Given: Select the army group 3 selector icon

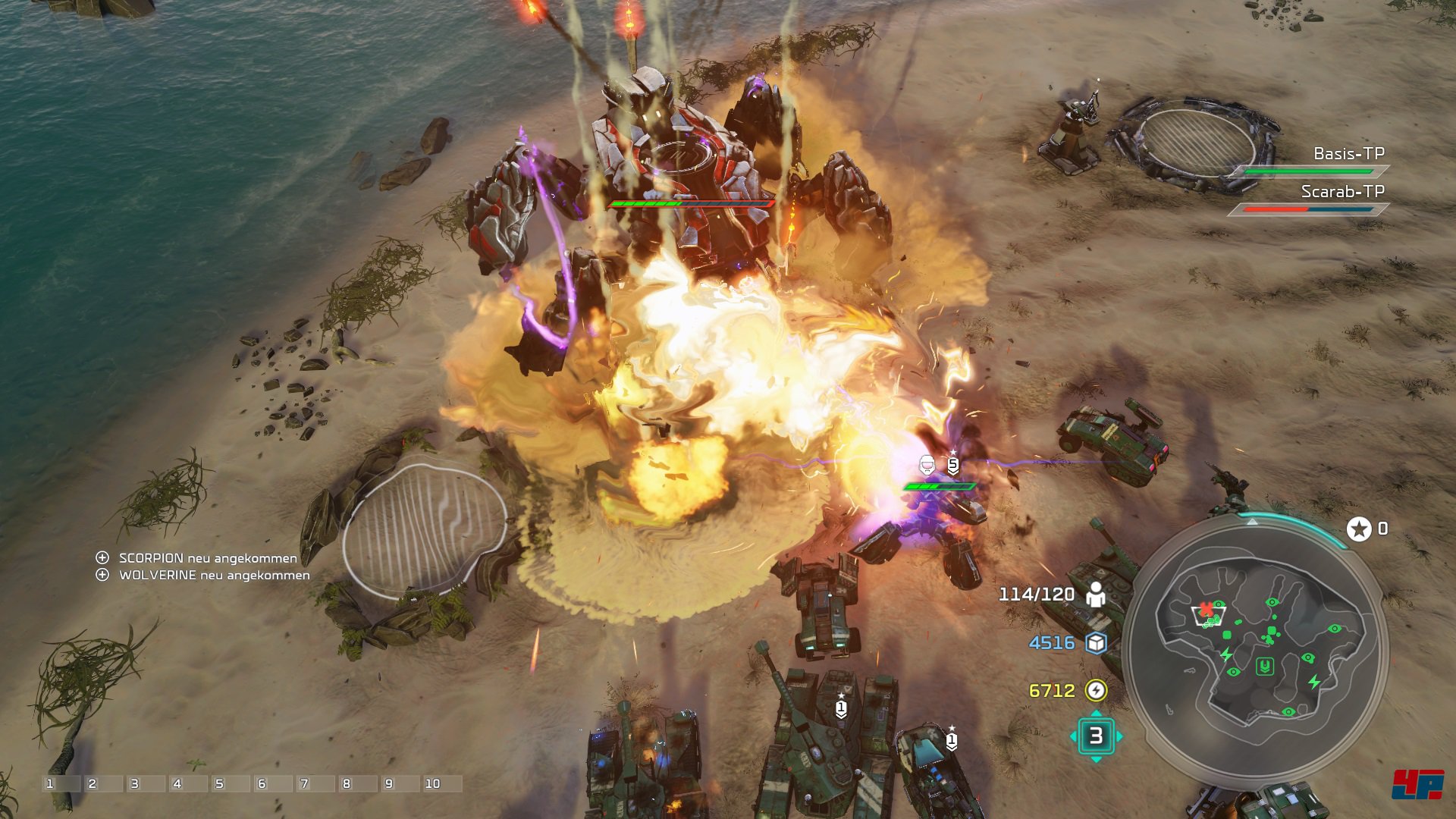Looking at the screenshot, I should click(1096, 736).
